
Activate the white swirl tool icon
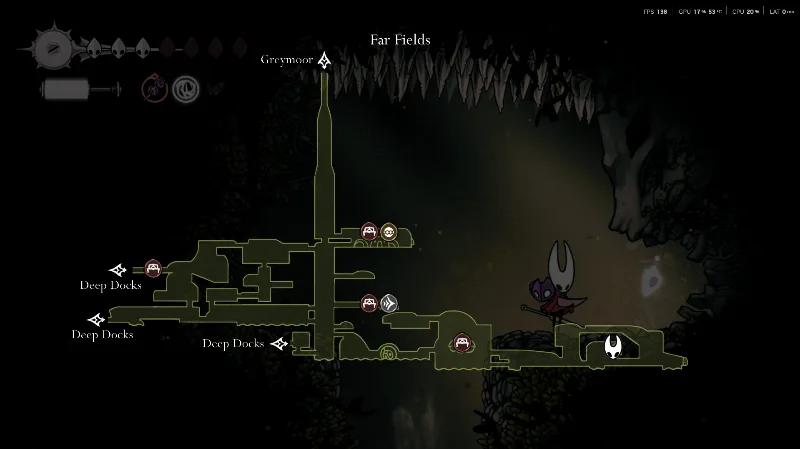click(184, 89)
